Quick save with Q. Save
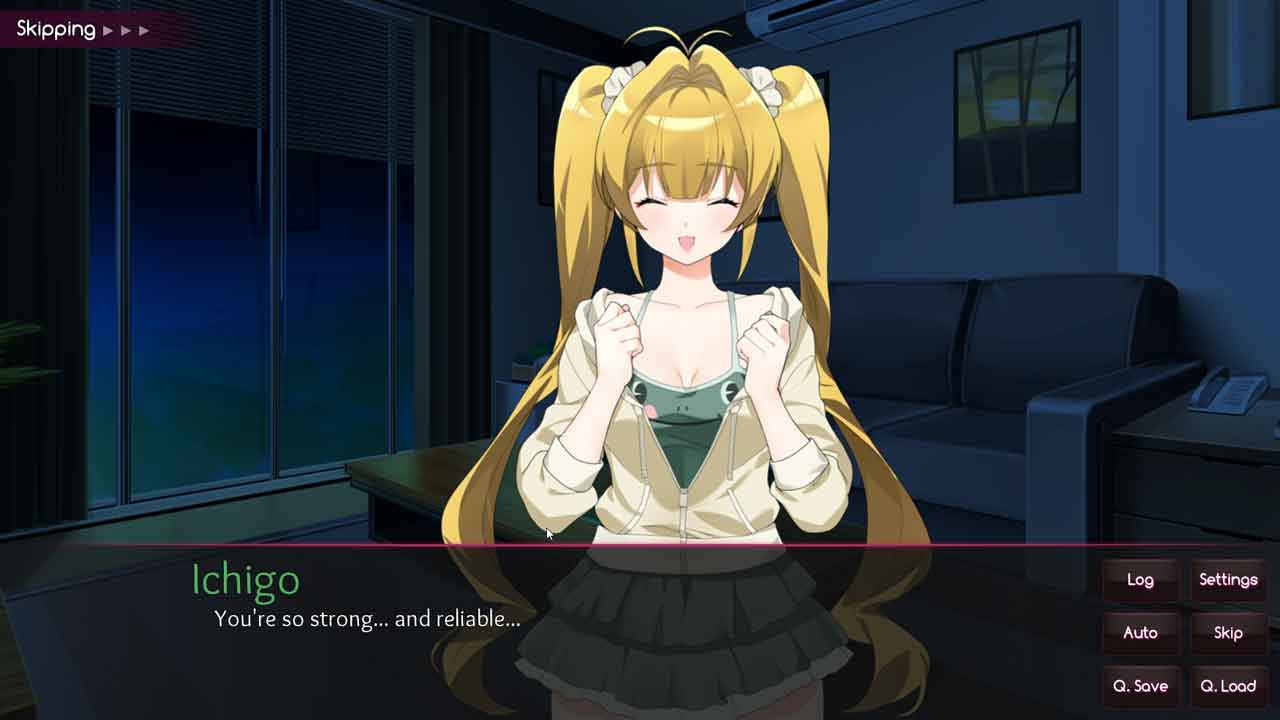This screenshot has width=1280, height=720. point(1140,686)
